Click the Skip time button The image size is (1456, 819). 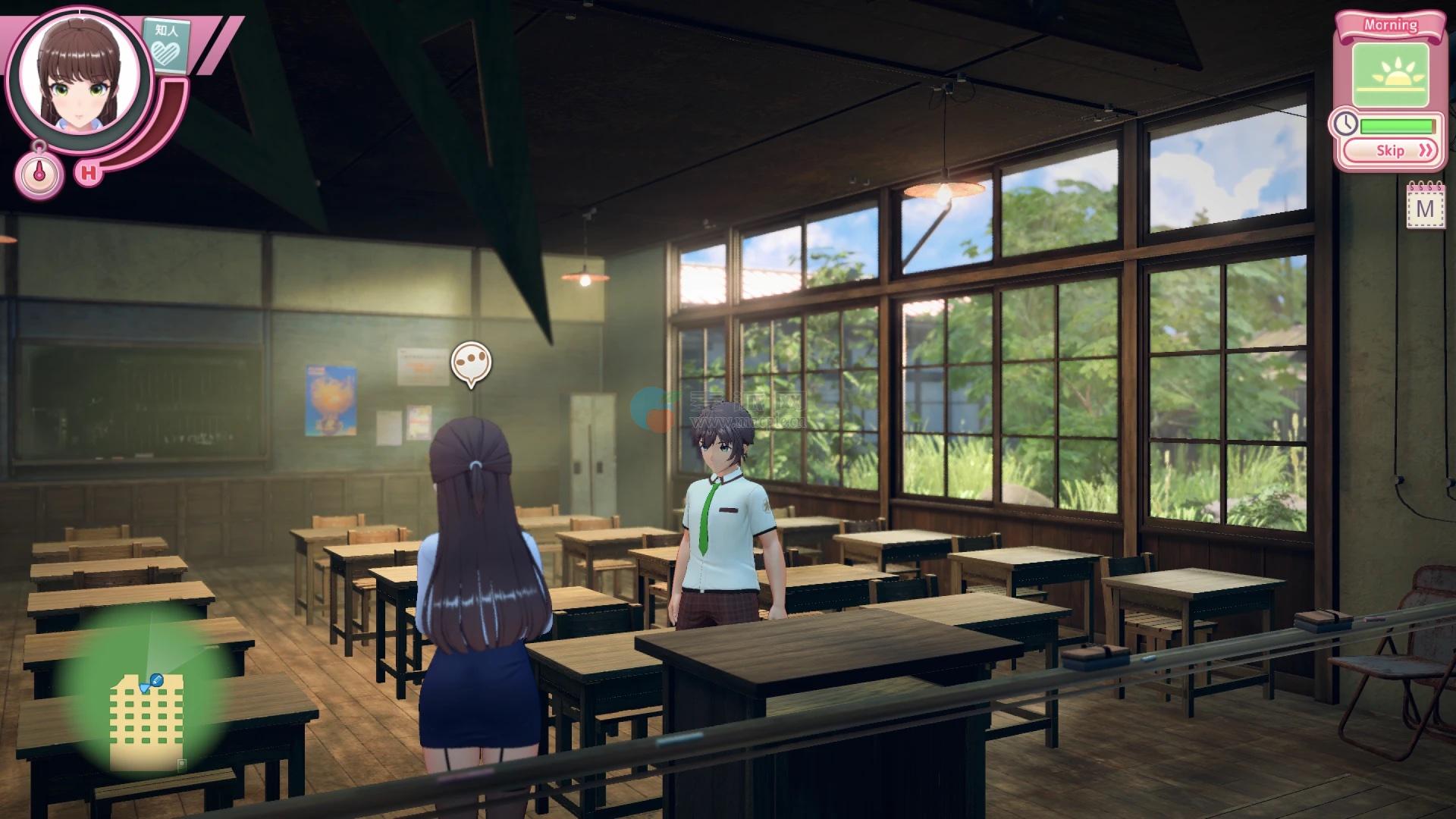1394,151
